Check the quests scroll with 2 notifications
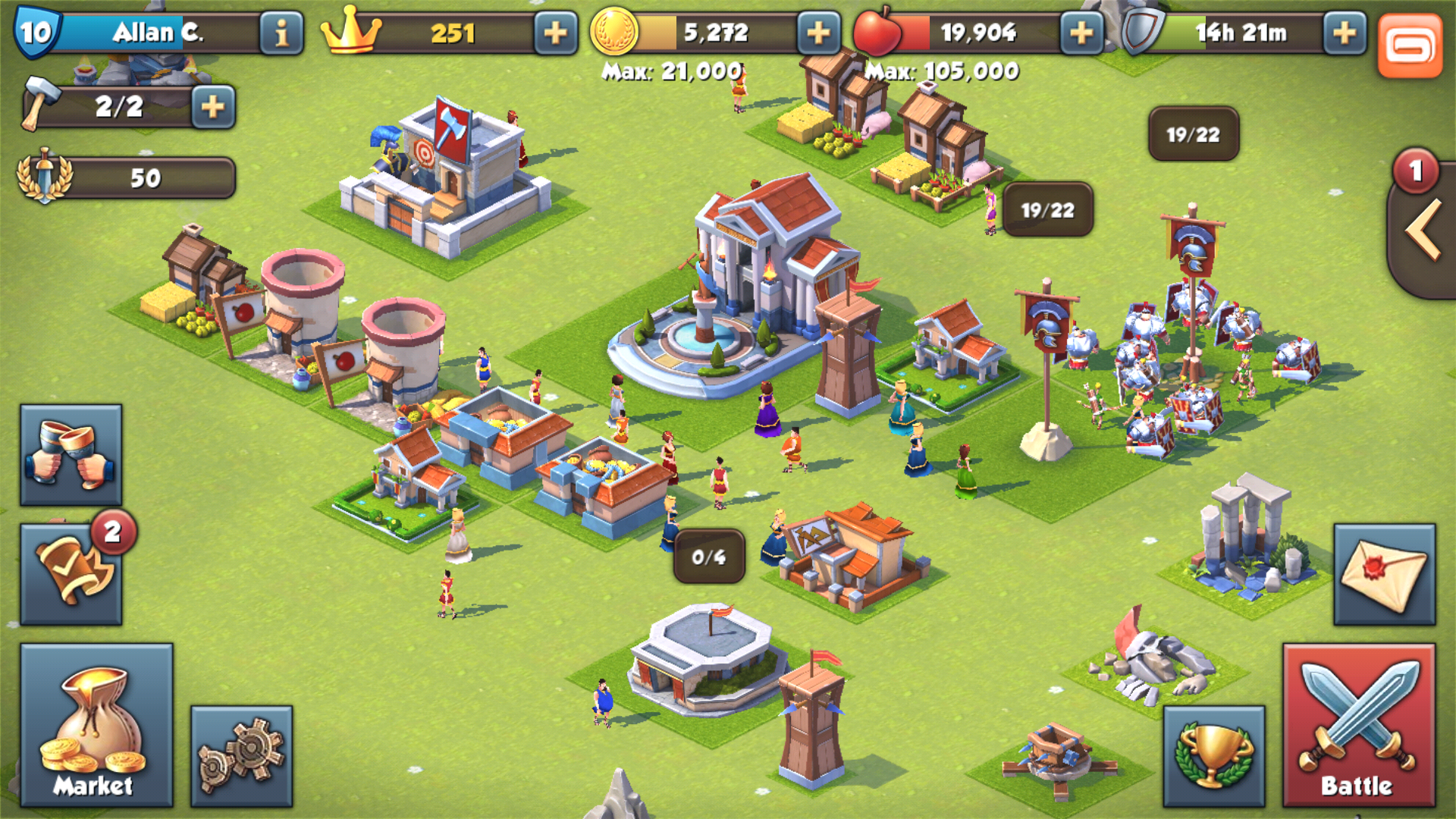 [72, 573]
